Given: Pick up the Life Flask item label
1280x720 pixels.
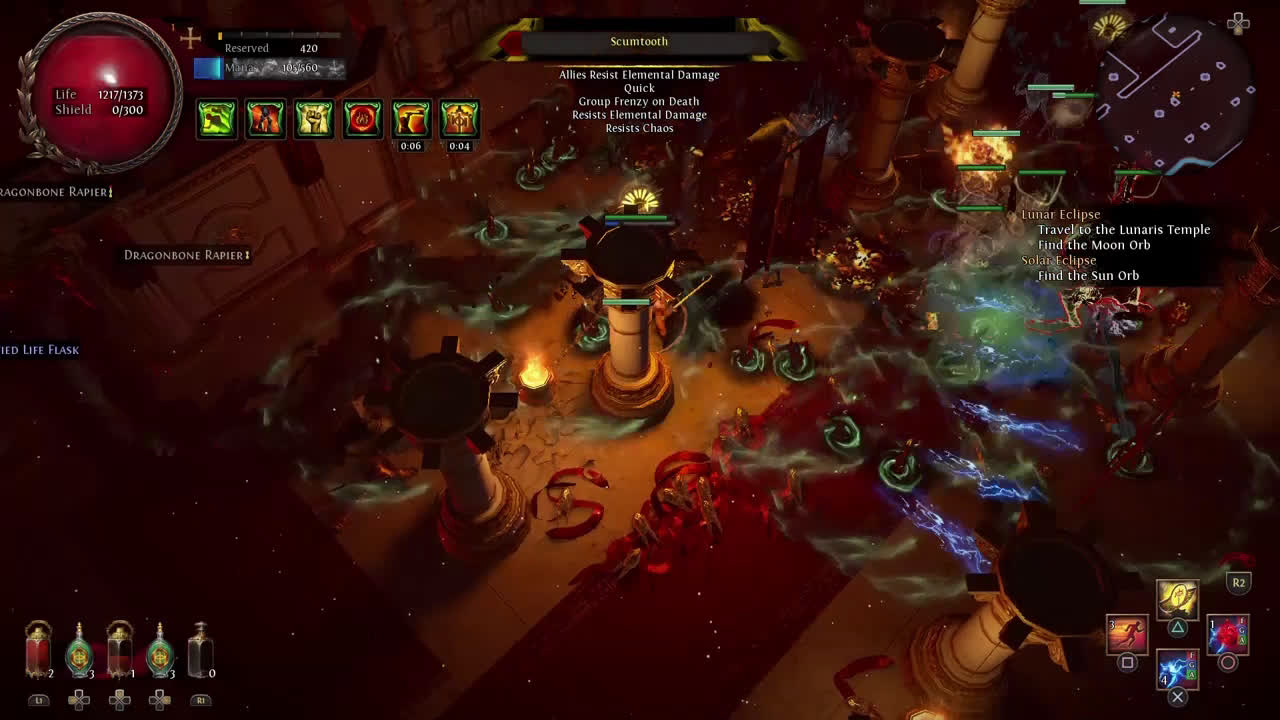Looking at the screenshot, I should click(40, 350).
